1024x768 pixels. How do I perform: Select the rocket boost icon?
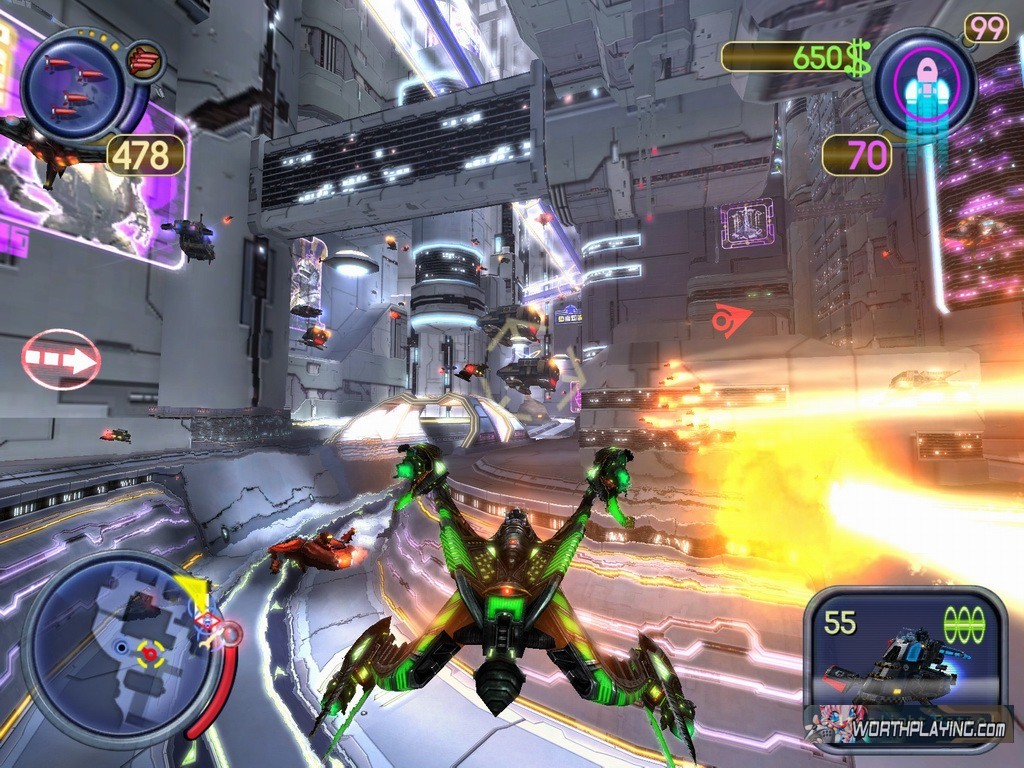tap(924, 81)
